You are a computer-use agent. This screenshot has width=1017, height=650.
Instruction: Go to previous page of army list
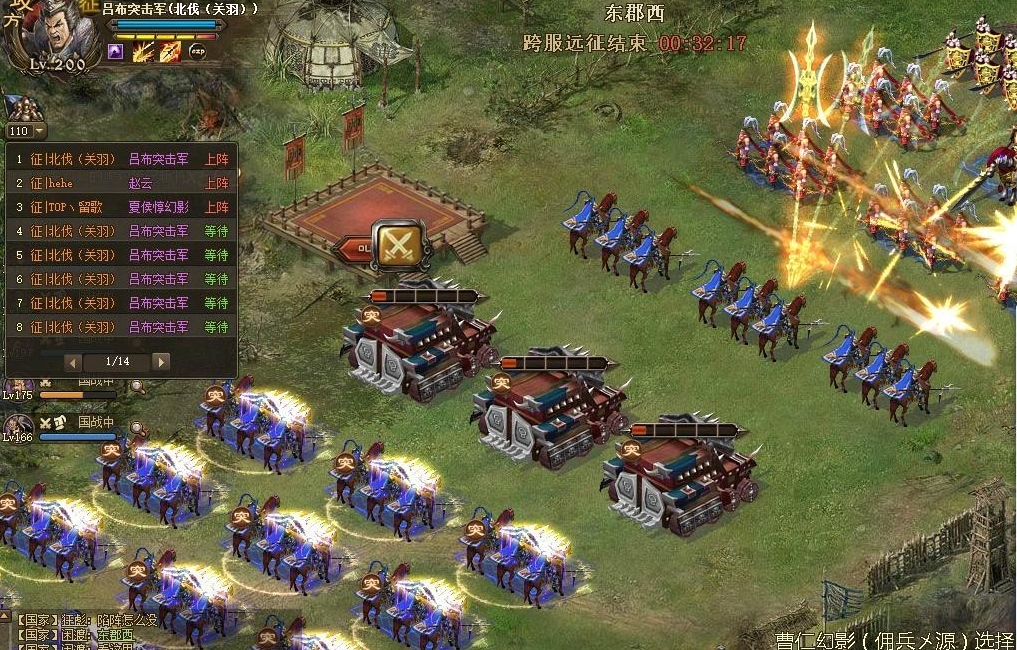pyautogui.click(x=73, y=361)
